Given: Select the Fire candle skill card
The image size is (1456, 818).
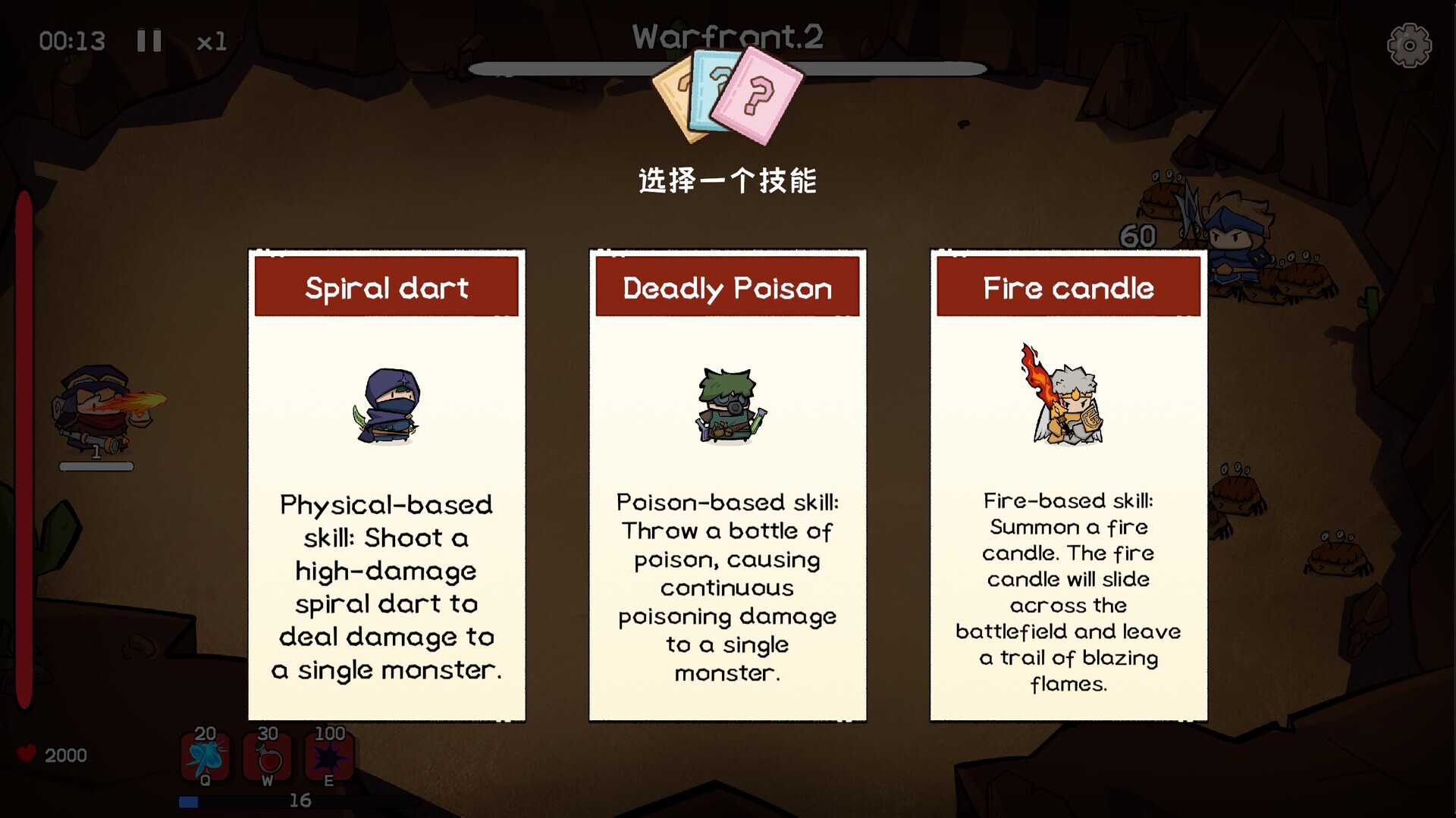Looking at the screenshot, I should (x=1066, y=485).
